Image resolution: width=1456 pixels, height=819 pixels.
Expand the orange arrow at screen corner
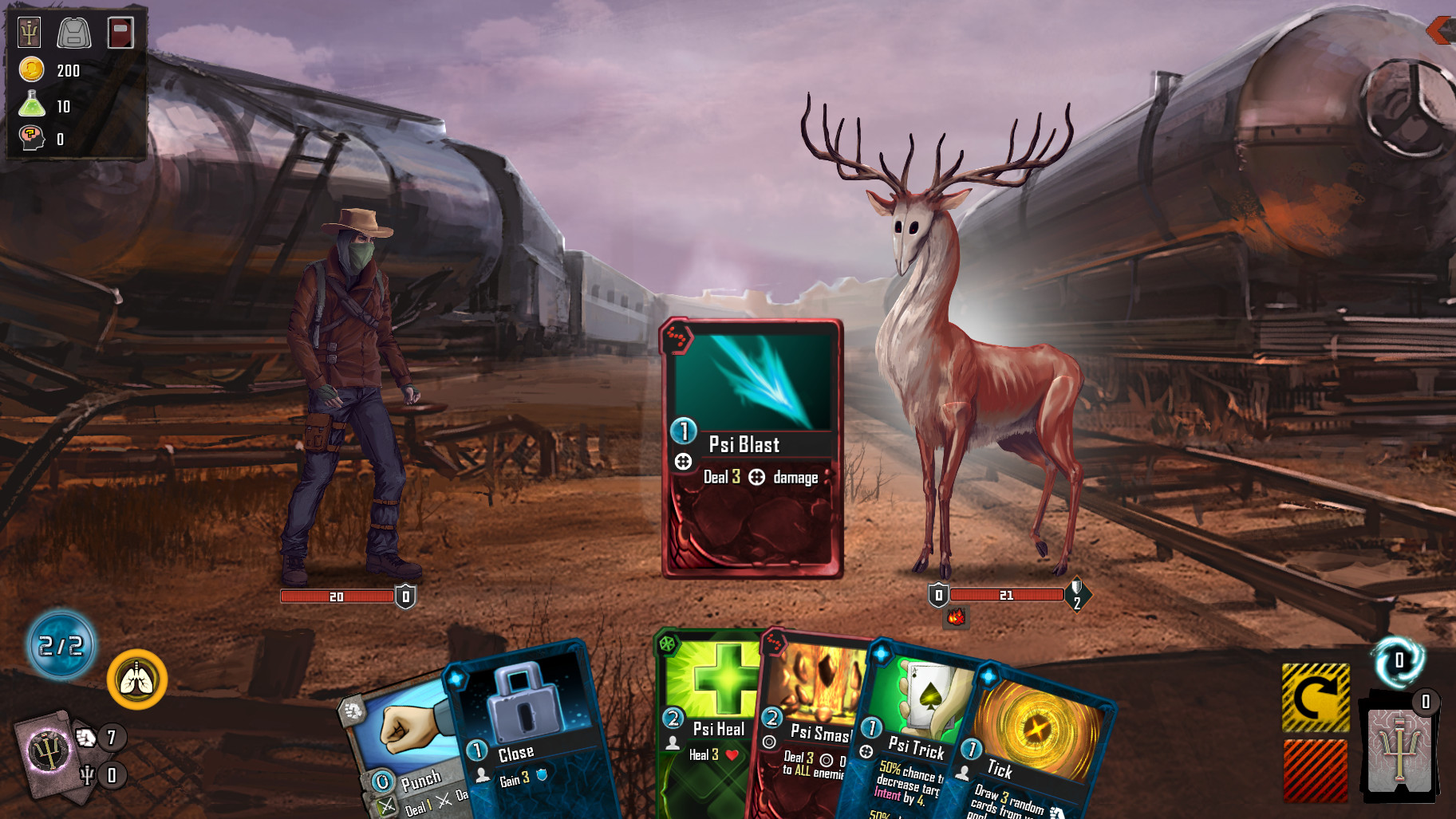[1440, 30]
